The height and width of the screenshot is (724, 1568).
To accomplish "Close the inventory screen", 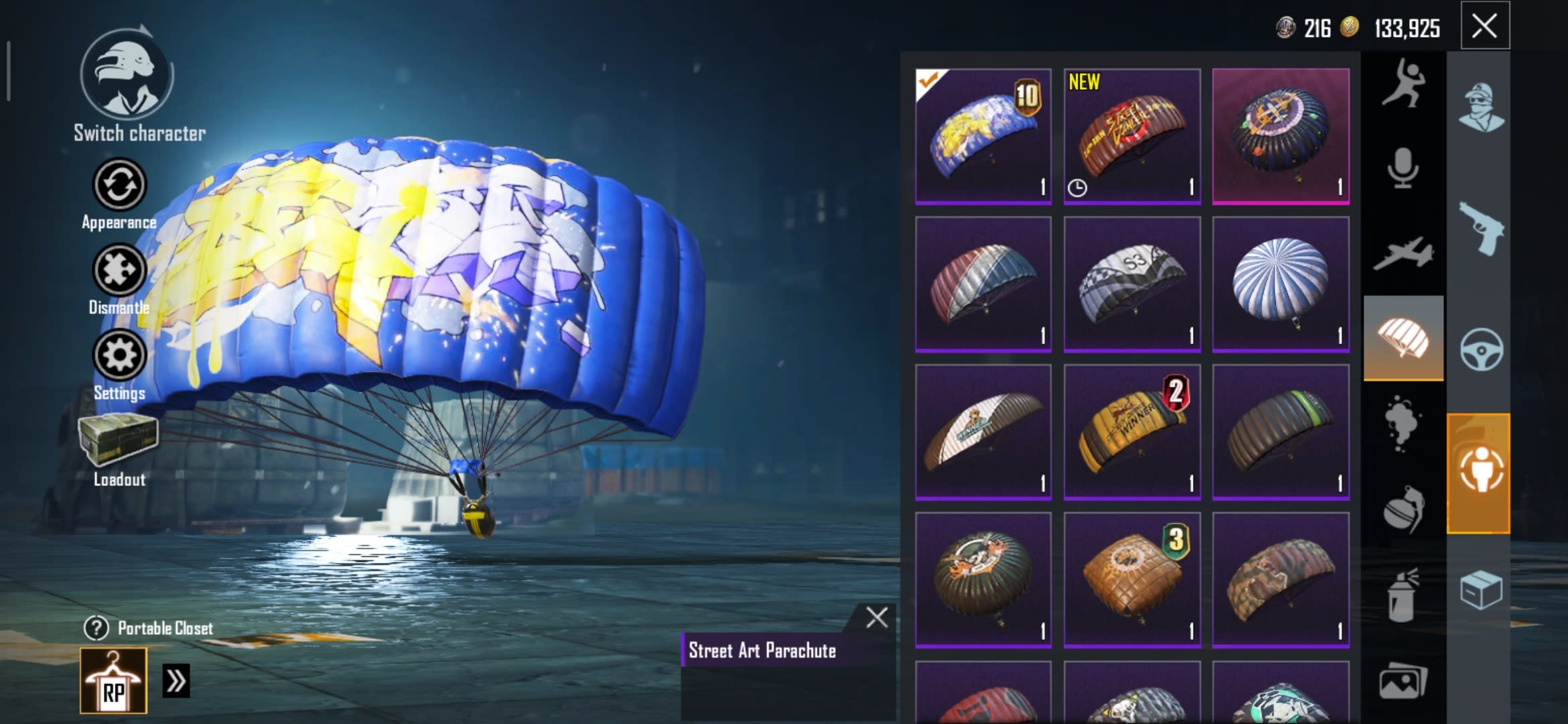I will tap(1484, 27).
